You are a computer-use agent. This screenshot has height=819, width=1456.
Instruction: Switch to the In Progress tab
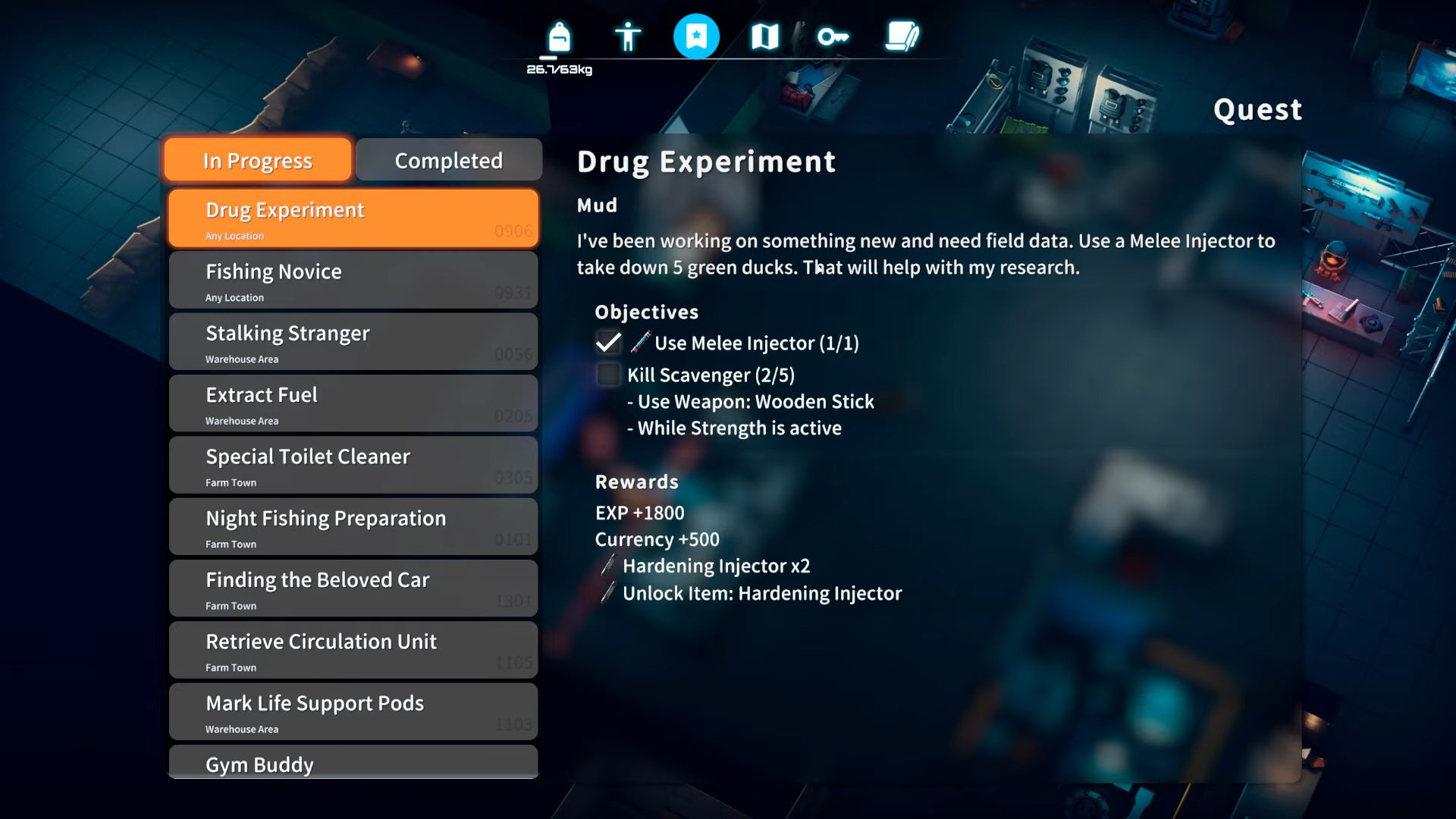(x=256, y=160)
